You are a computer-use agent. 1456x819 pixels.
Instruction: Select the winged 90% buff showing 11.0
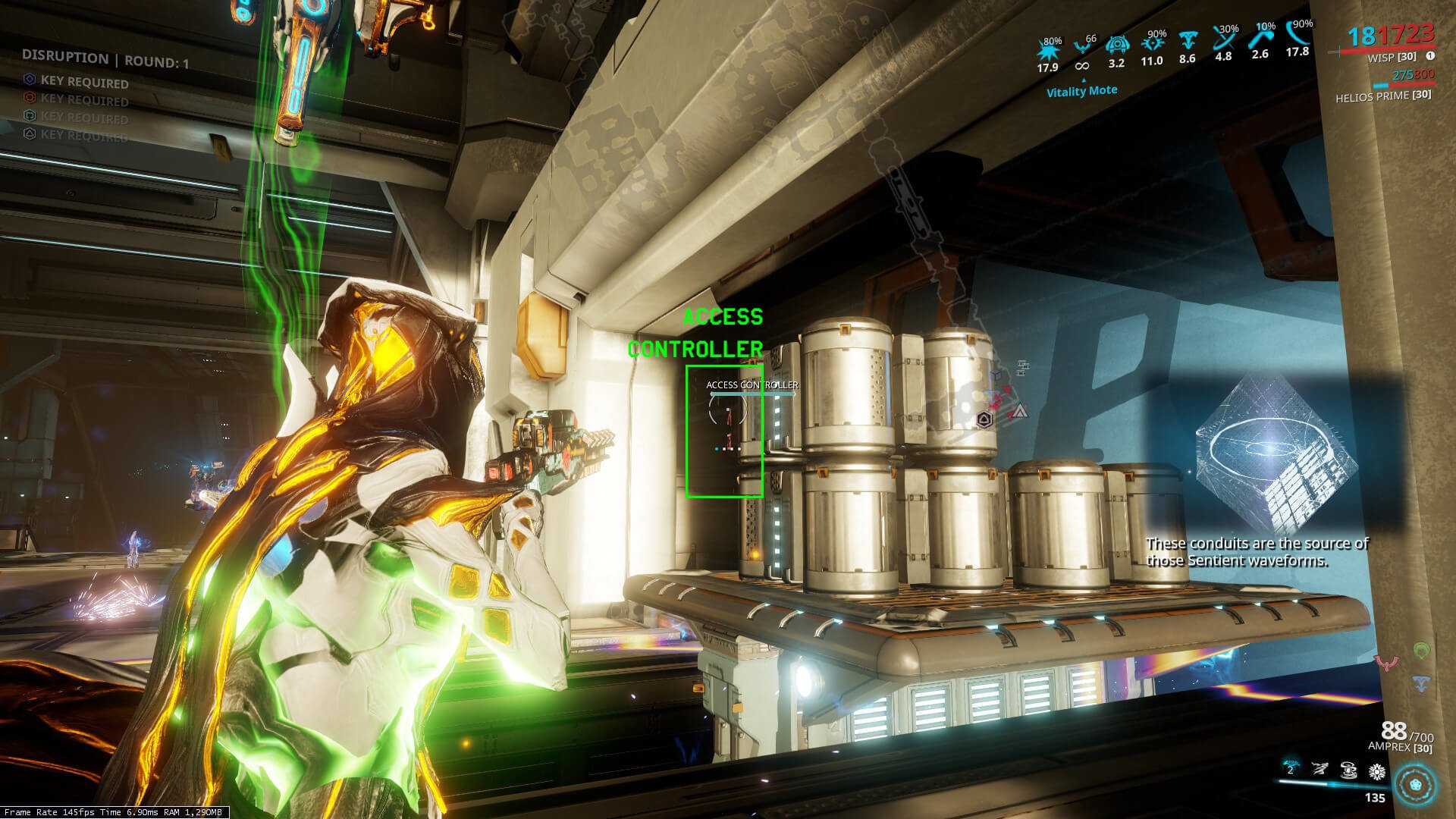(x=1152, y=45)
